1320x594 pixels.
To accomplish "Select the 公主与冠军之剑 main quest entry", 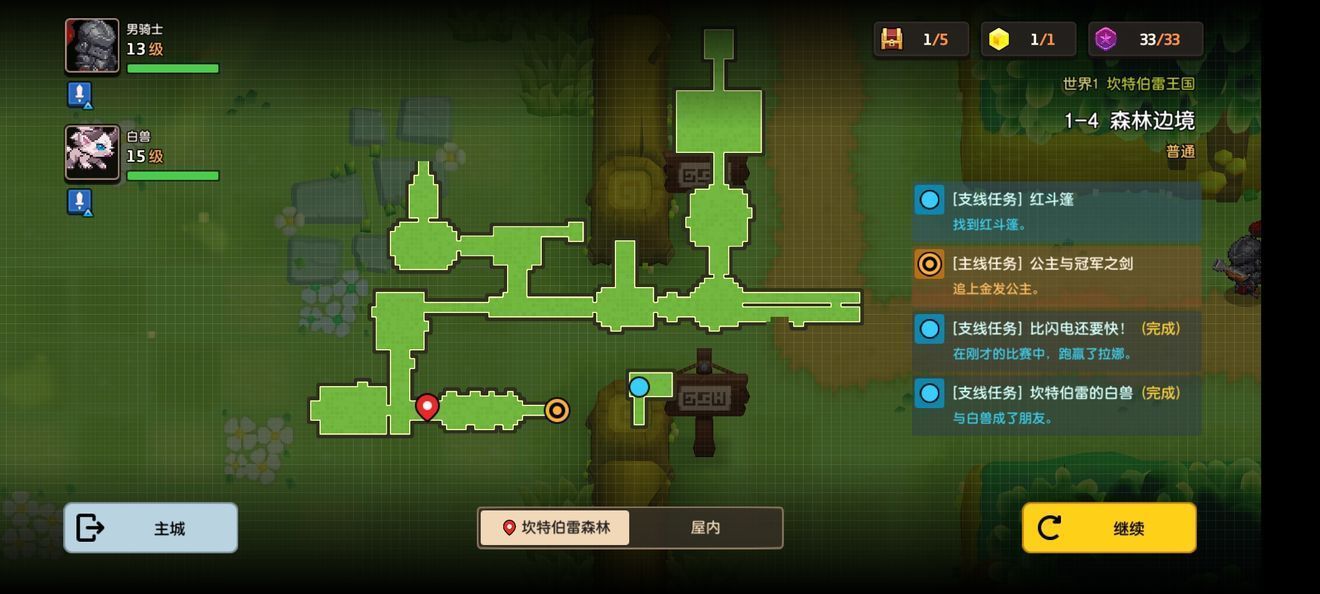I will 1056,275.
